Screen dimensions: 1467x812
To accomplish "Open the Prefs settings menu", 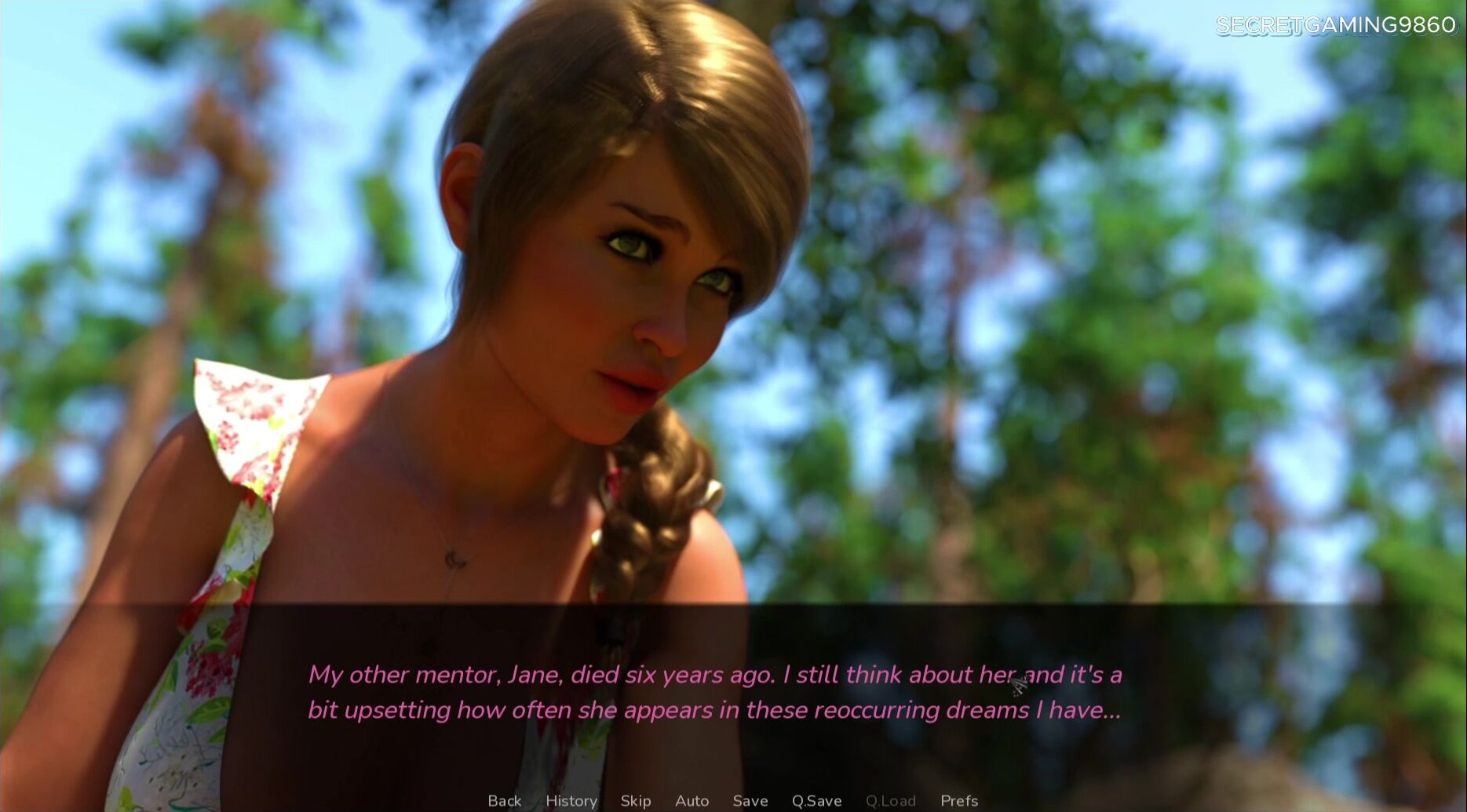I will tap(958, 800).
